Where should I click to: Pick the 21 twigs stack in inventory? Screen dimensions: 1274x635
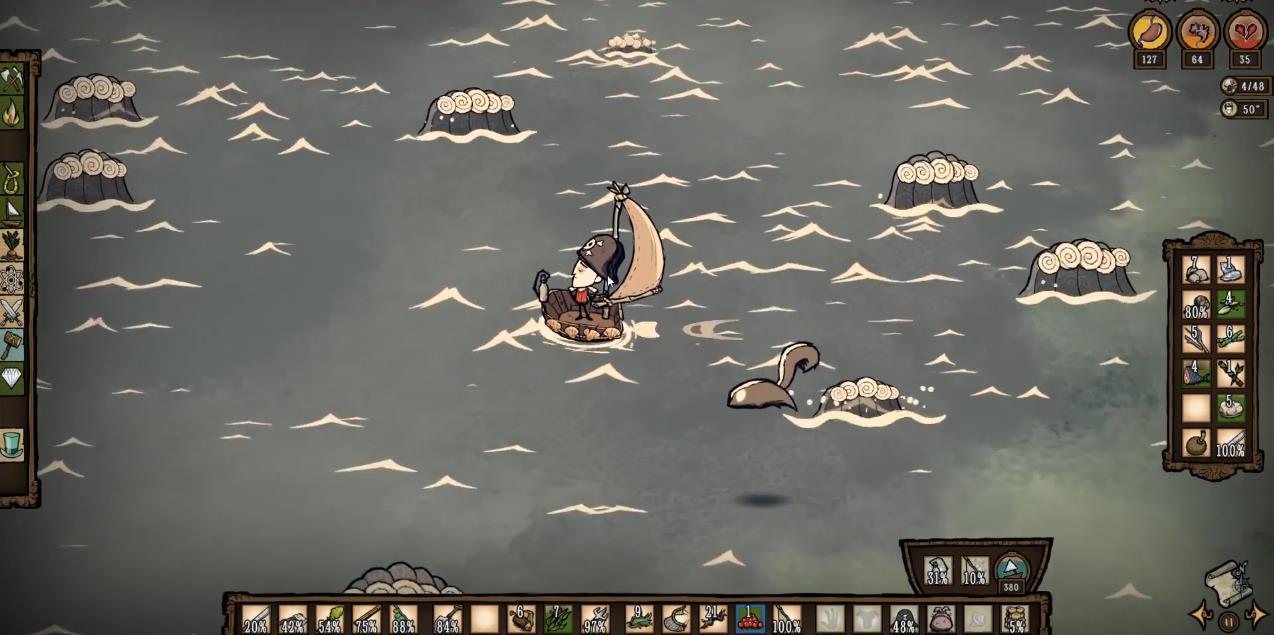713,619
